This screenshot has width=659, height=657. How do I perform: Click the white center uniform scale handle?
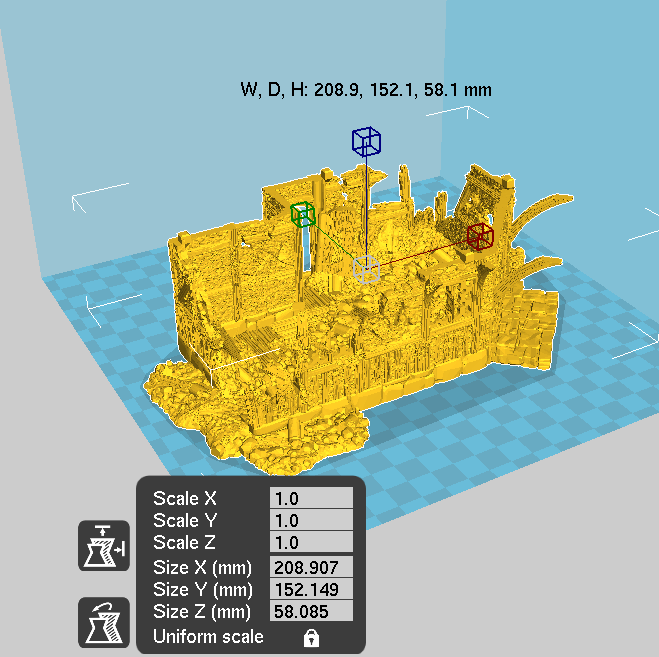367,269
